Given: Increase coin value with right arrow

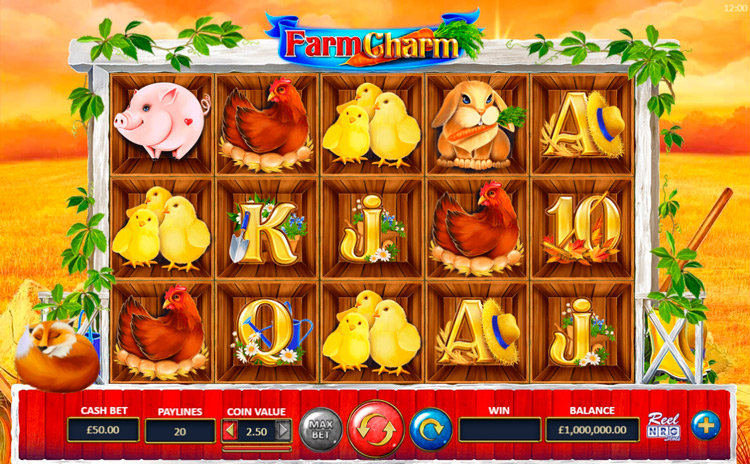Looking at the screenshot, I should tap(283, 431).
